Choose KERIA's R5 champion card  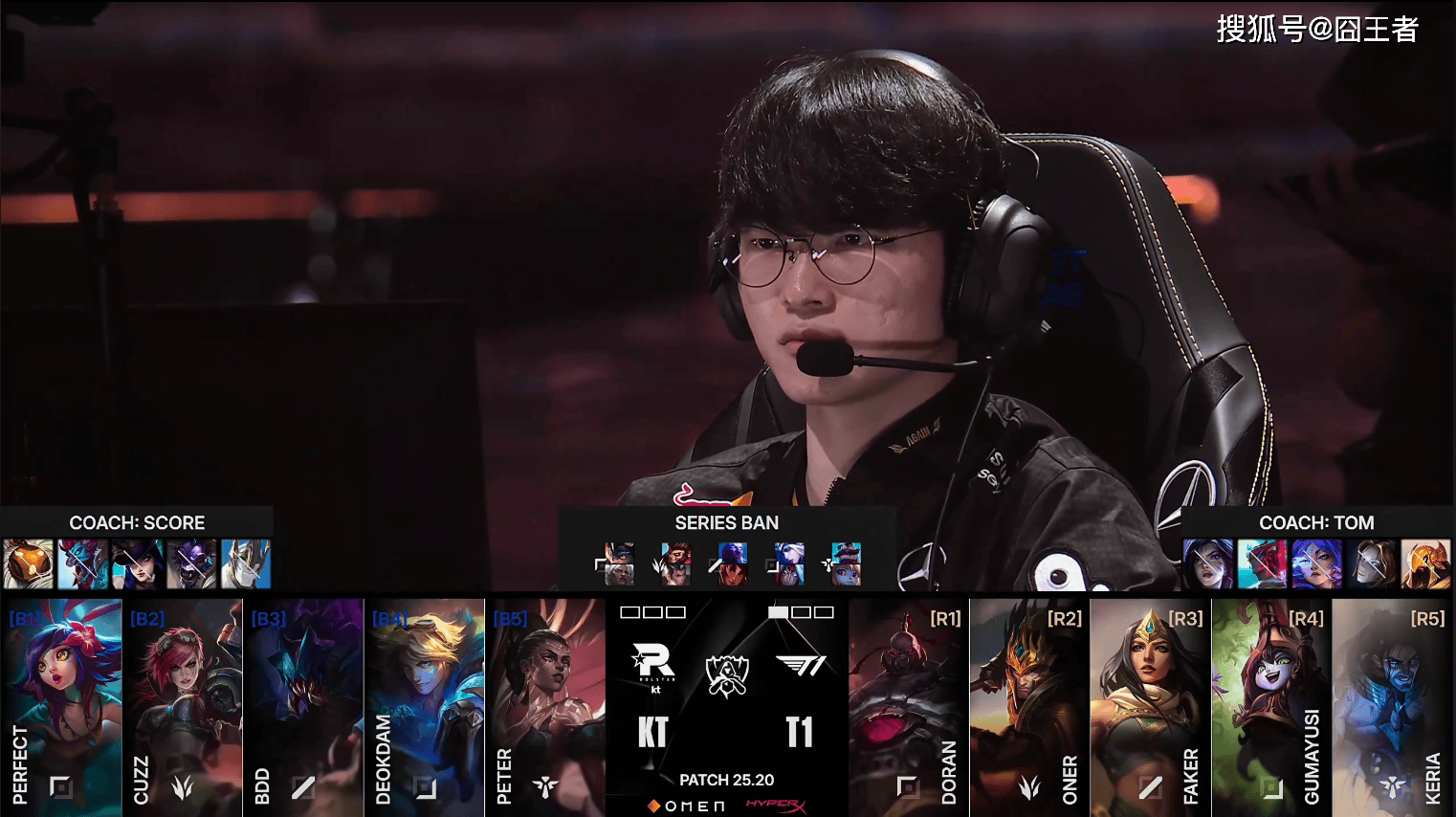coord(1393,706)
